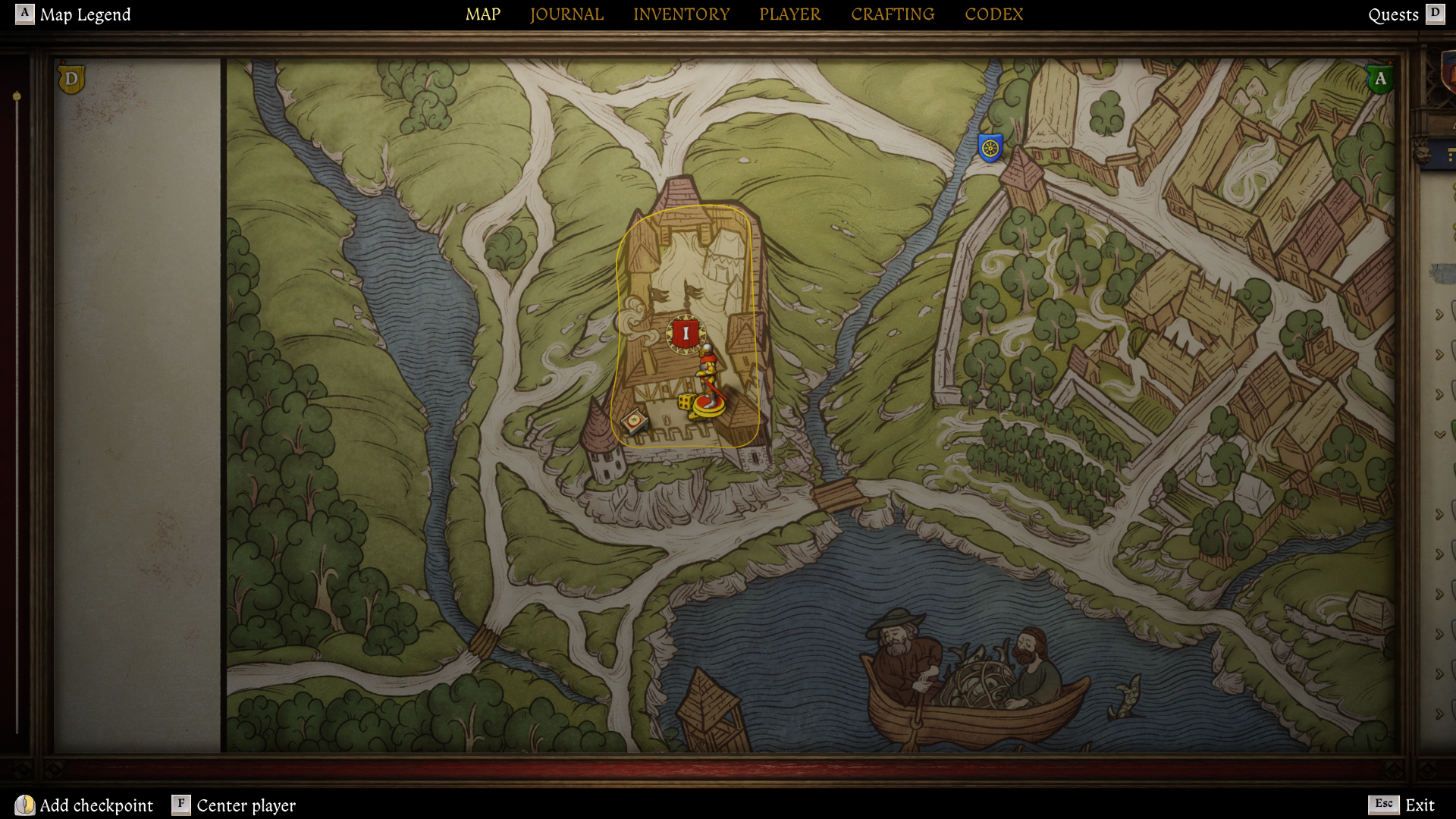Click the red "I" main quest banner marker

coord(686,333)
